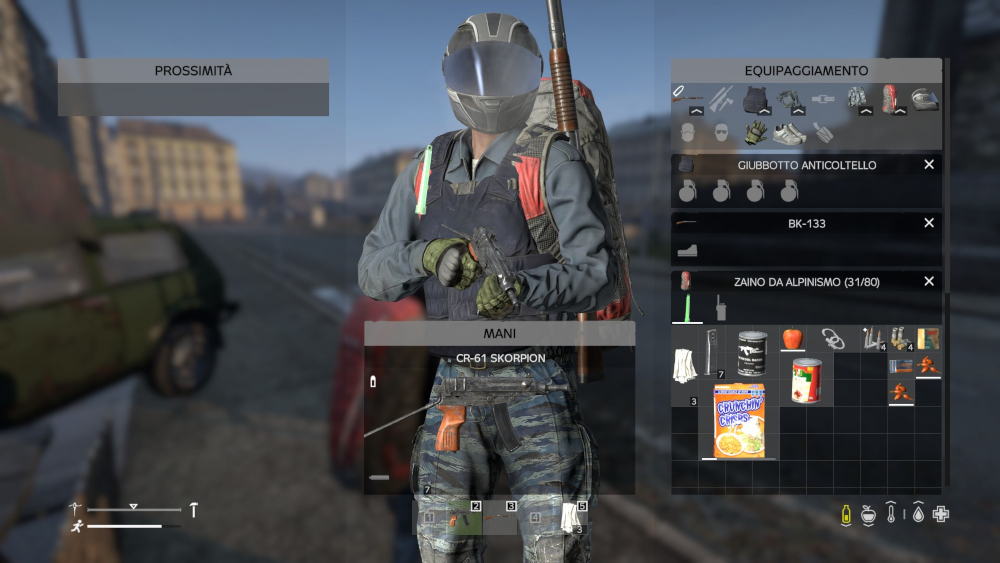
Task: Select the red tomato can
Action: click(806, 380)
